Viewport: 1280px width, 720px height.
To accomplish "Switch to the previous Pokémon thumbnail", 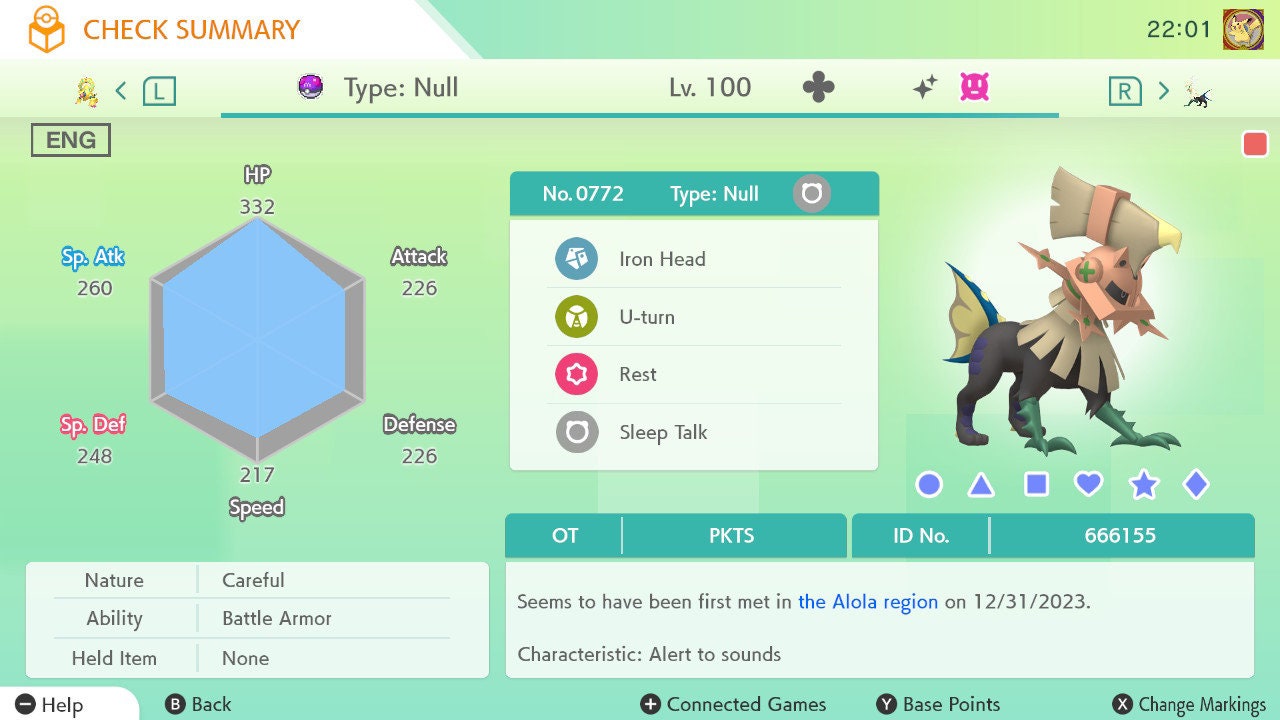I will click(x=87, y=92).
